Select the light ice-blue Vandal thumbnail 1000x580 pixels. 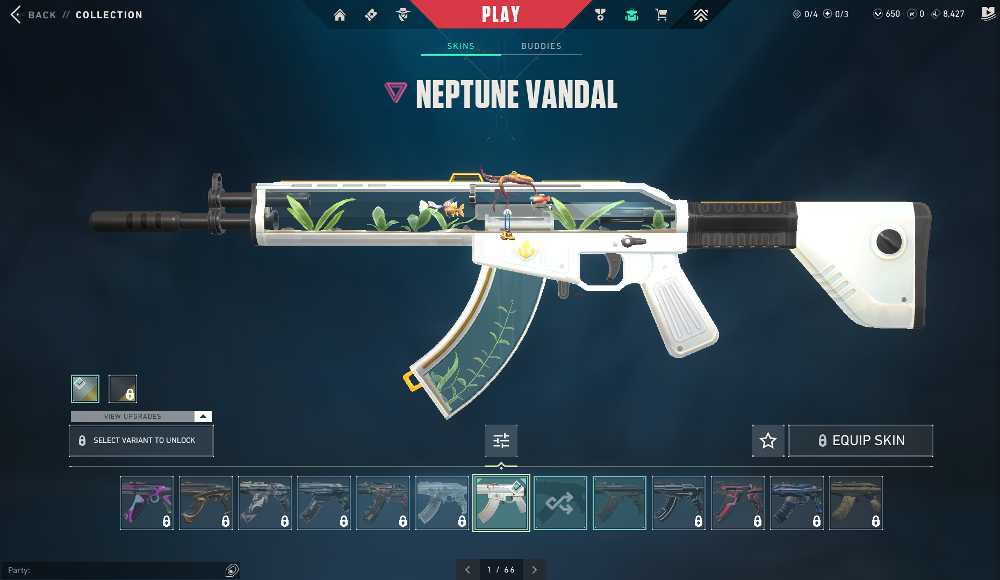(442, 503)
